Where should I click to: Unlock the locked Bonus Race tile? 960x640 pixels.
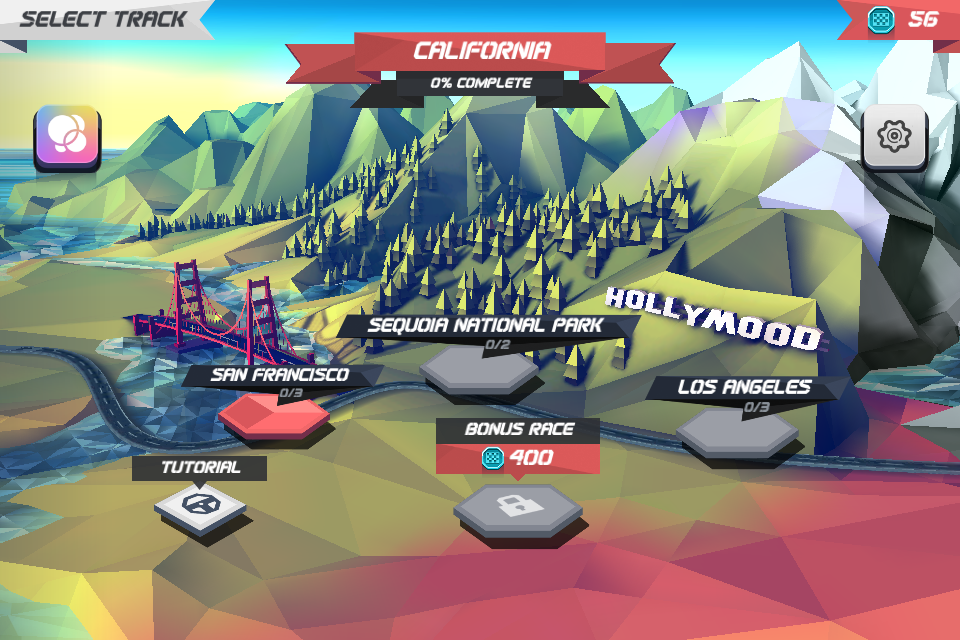pyautogui.click(x=518, y=507)
